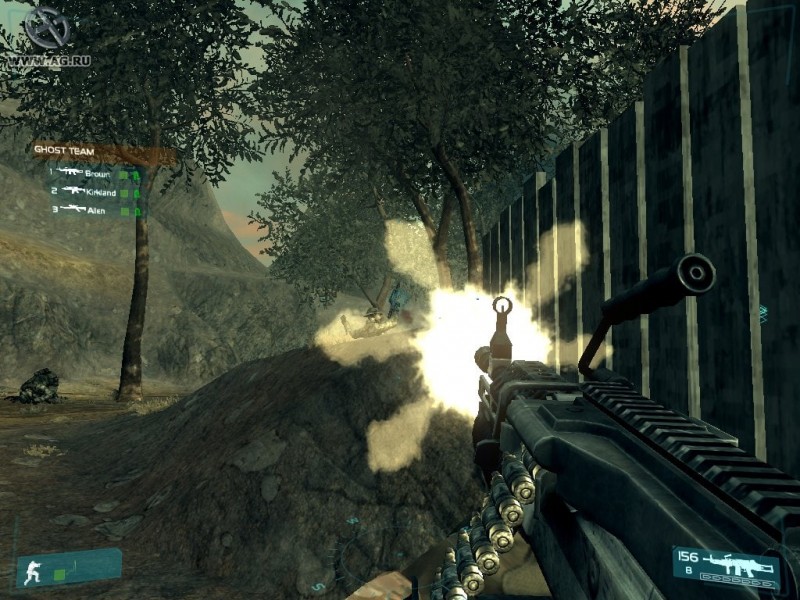Select squad member Brown

[x=98, y=173]
